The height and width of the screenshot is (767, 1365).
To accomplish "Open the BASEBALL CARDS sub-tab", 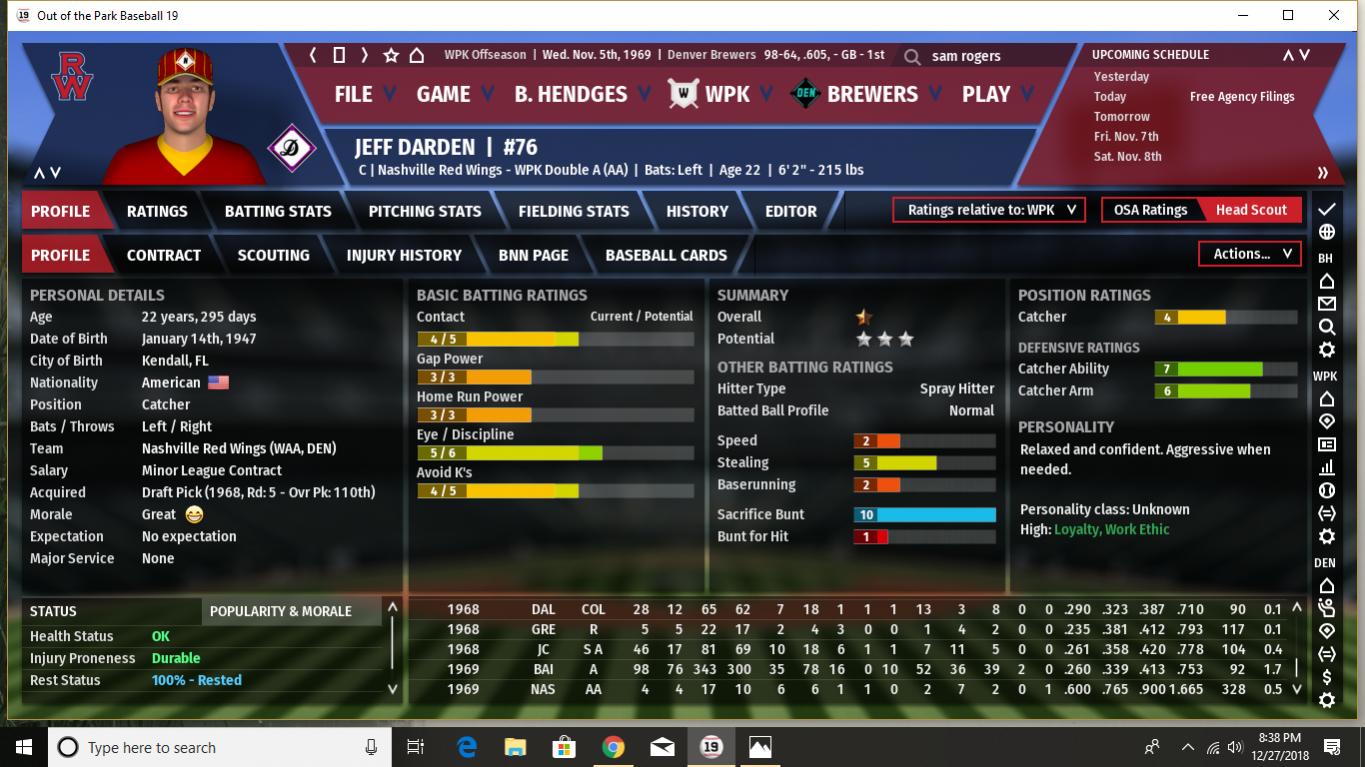I will click(x=666, y=255).
